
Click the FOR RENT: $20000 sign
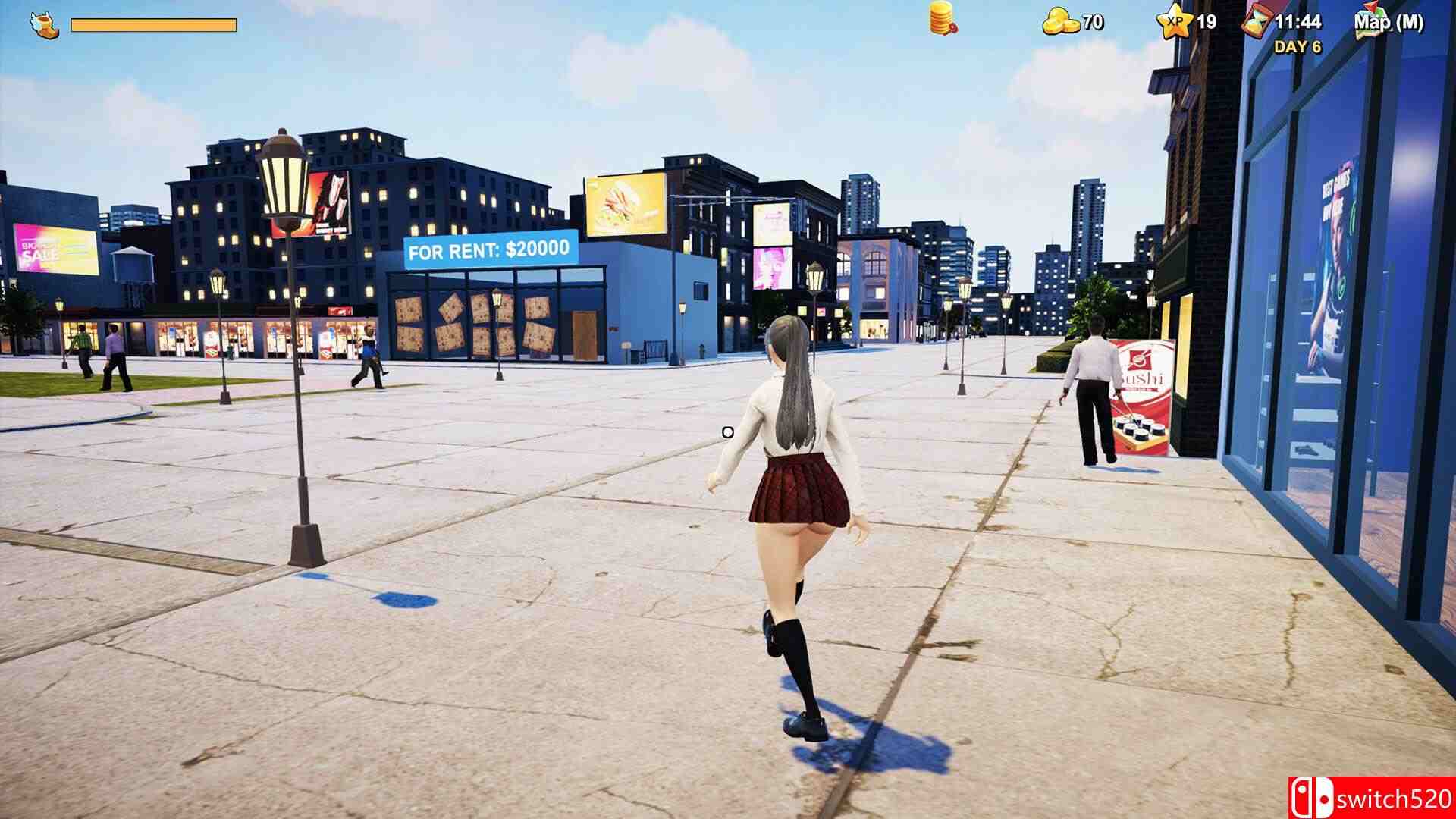(488, 247)
